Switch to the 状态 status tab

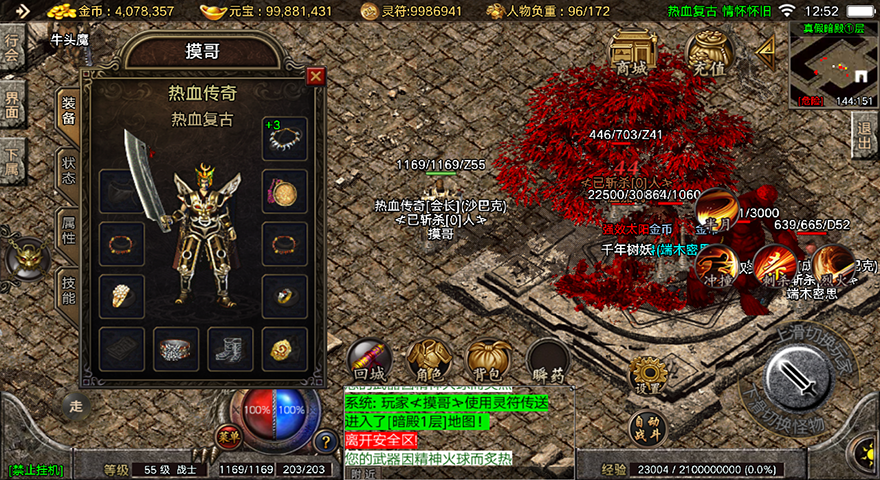tap(68, 170)
